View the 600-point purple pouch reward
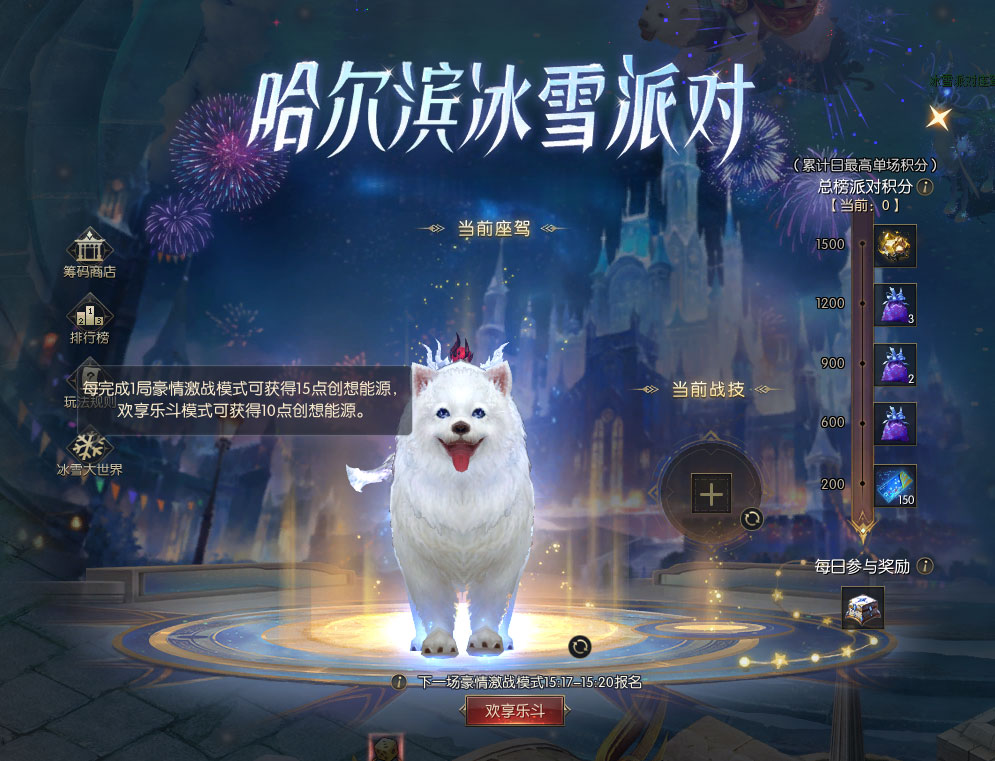995x761 pixels. (895, 424)
